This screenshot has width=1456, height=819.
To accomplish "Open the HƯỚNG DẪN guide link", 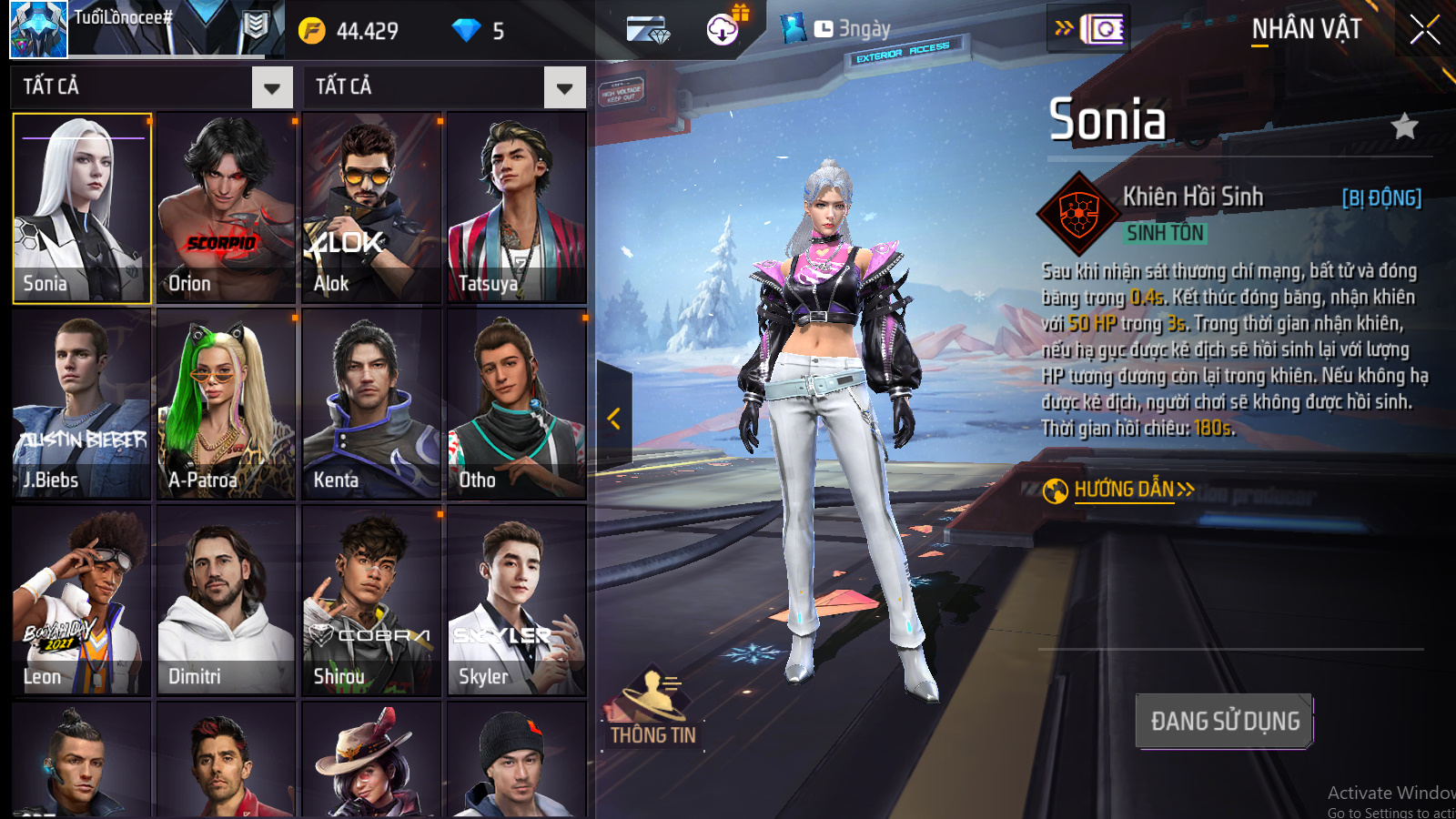I will point(1124,490).
